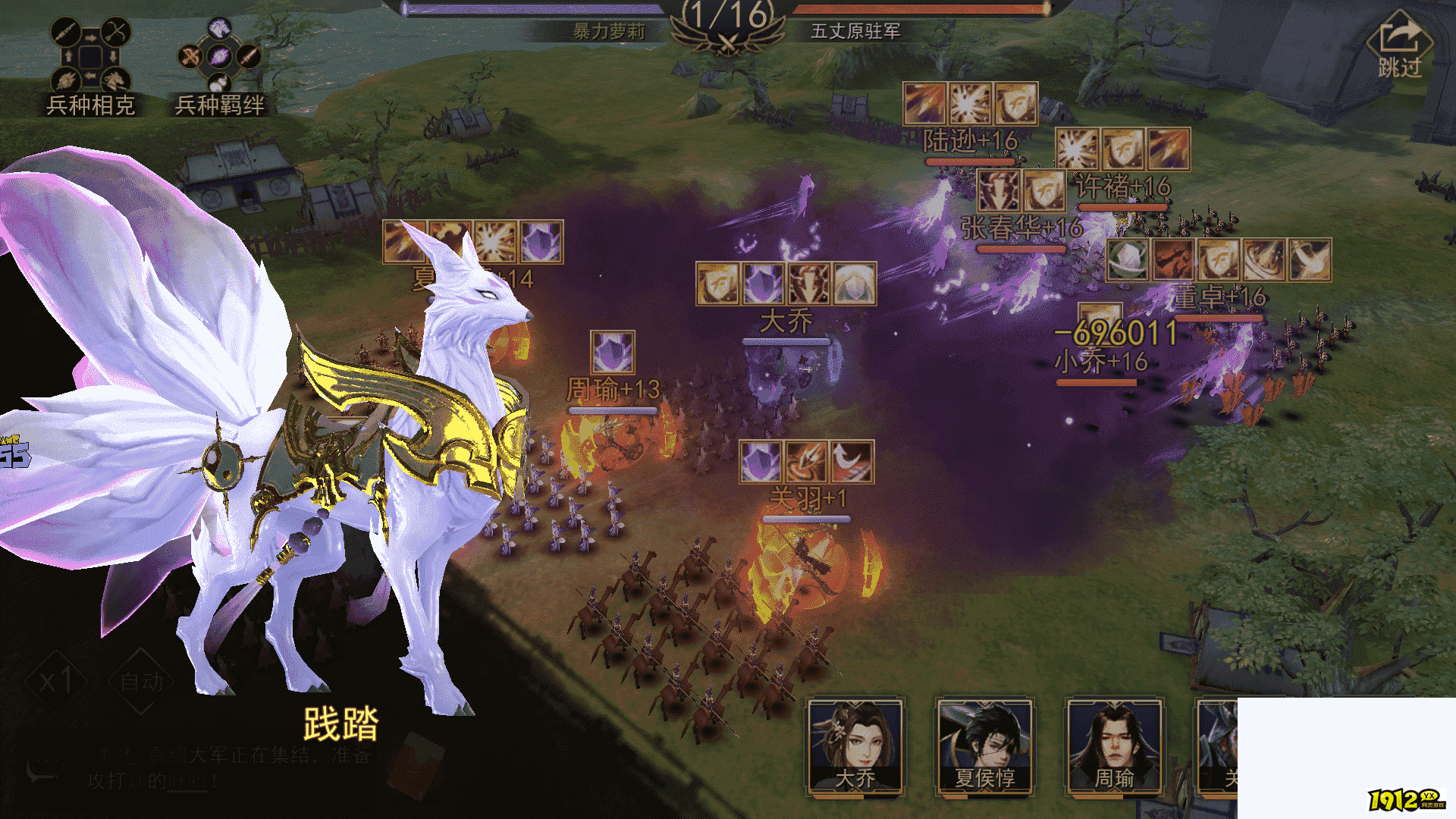Toggle the 自动 auto-battle button

click(141, 682)
